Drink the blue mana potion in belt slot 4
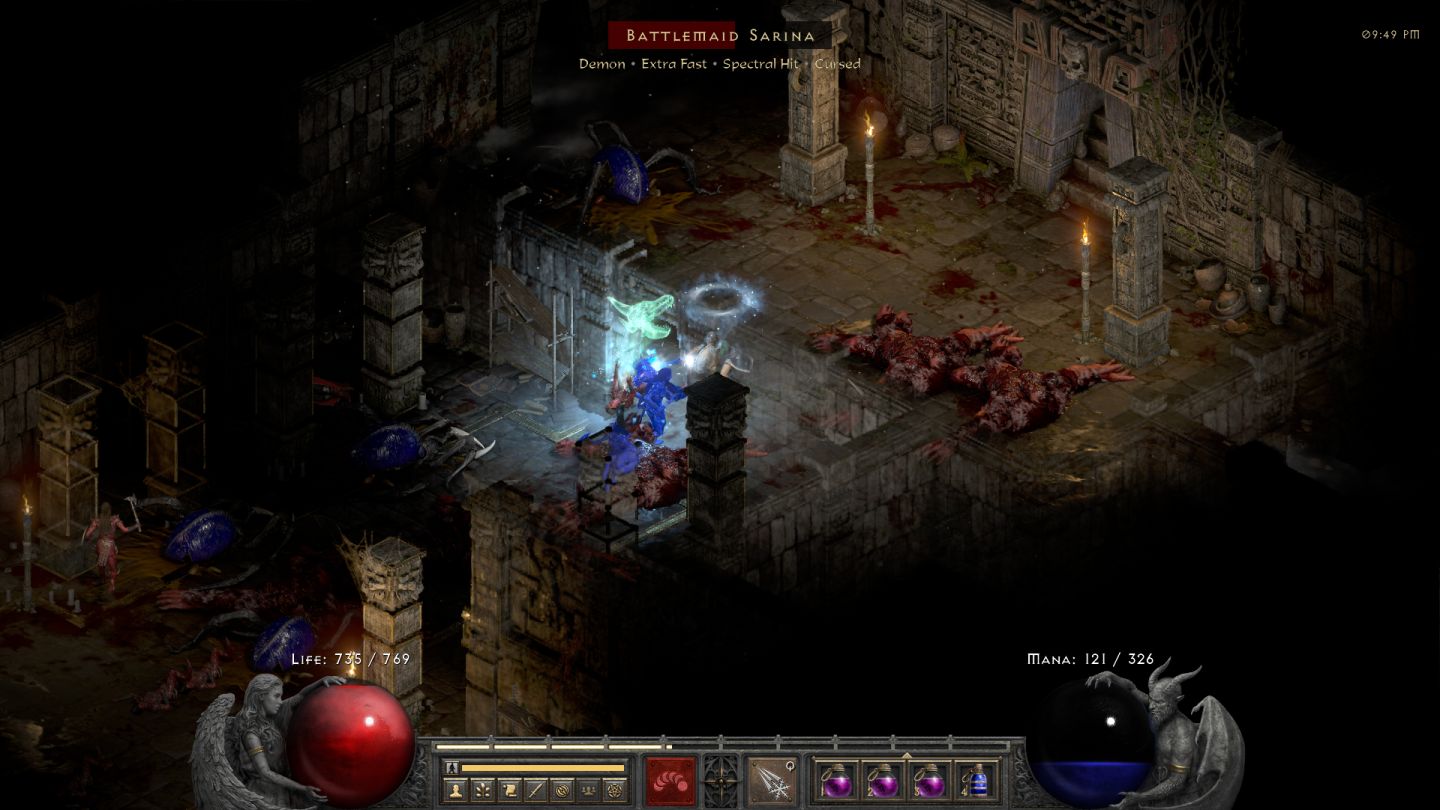 977,780
